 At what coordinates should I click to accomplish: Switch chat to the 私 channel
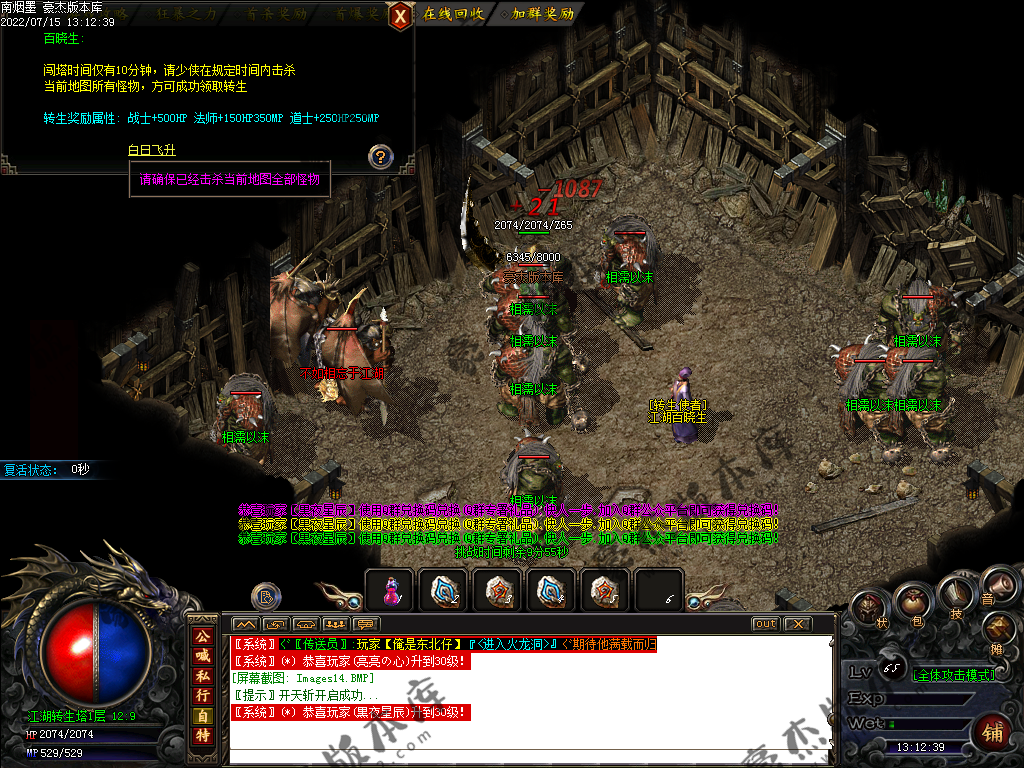pyautogui.click(x=203, y=675)
